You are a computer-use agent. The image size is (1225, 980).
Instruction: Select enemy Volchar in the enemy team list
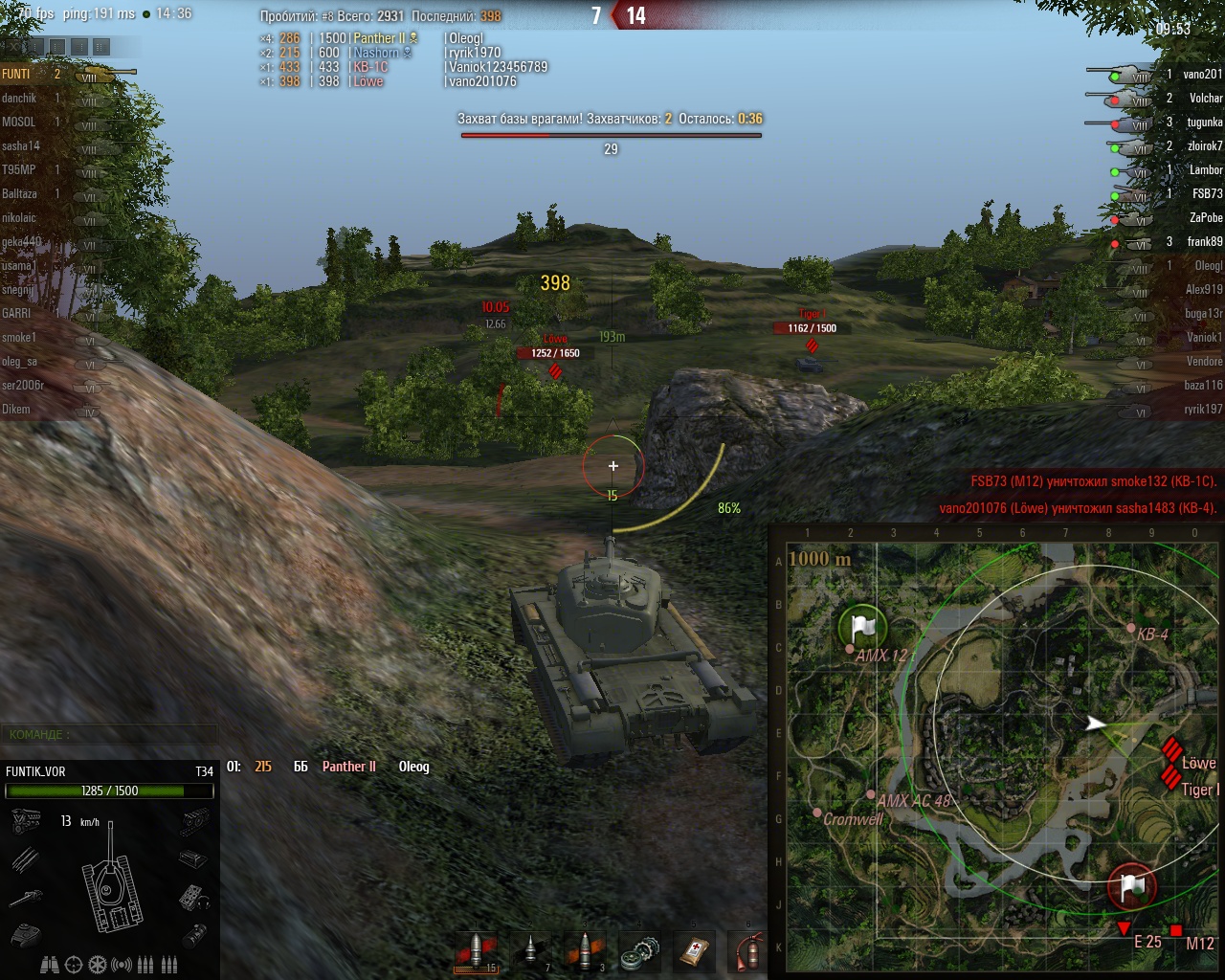[x=1205, y=98]
